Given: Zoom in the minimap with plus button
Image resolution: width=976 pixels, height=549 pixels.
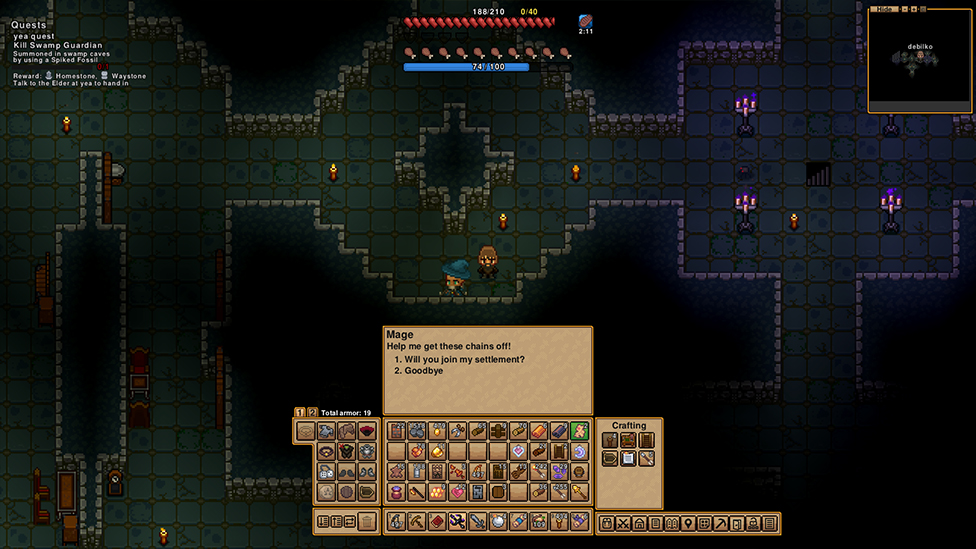Looking at the screenshot, I should tap(912, 9).
